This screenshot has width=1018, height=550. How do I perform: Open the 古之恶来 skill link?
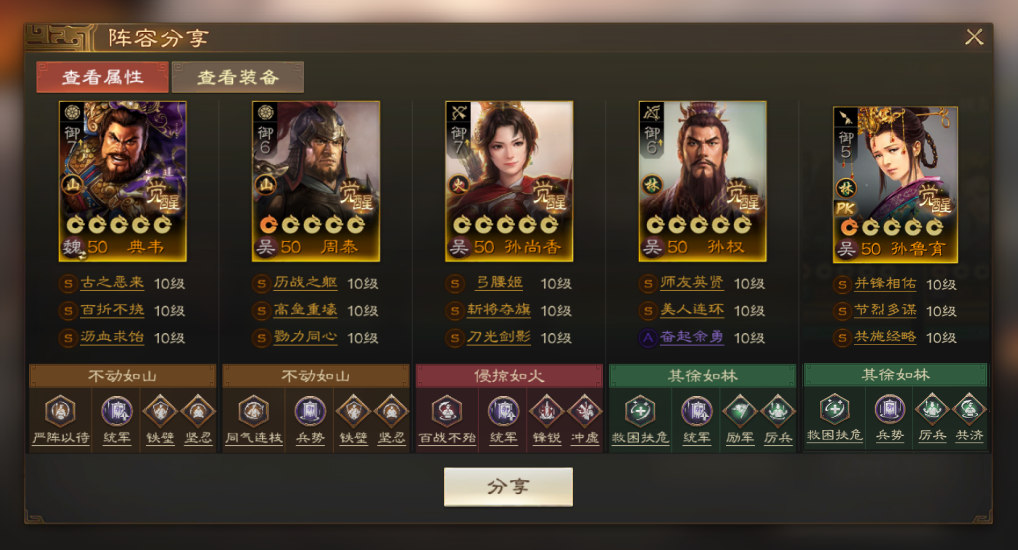113,284
